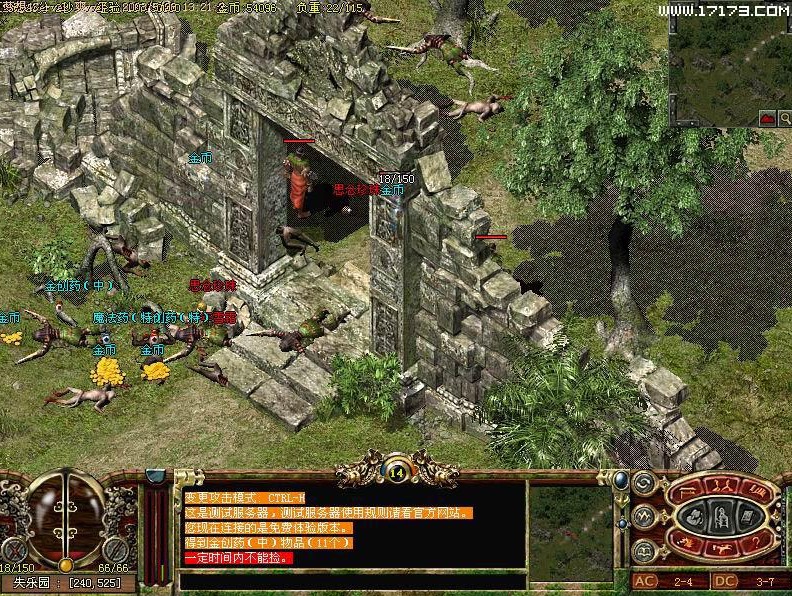Click the round zigzag emblem button

pyautogui.click(x=642, y=518)
